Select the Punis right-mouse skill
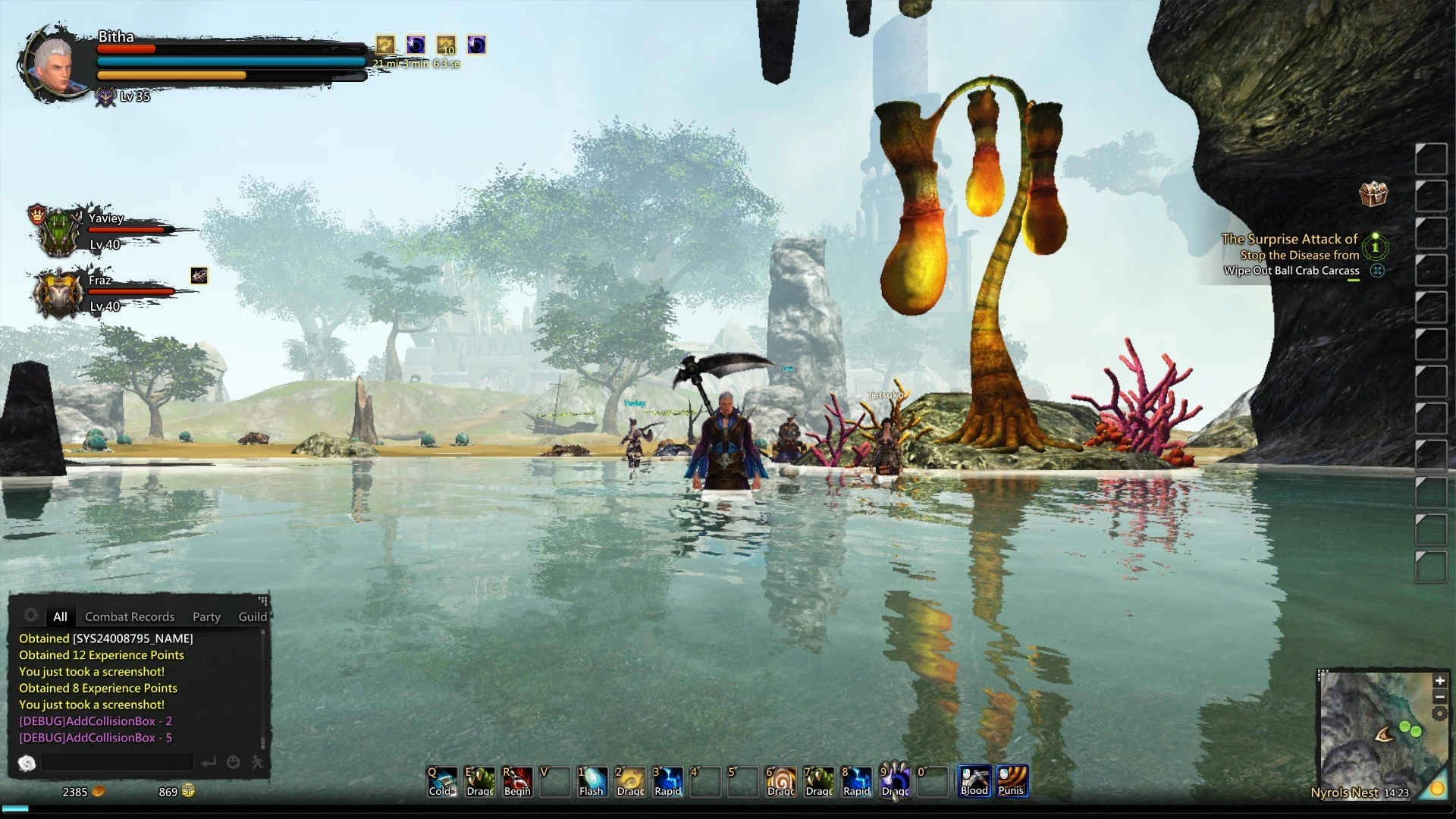 click(1012, 780)
